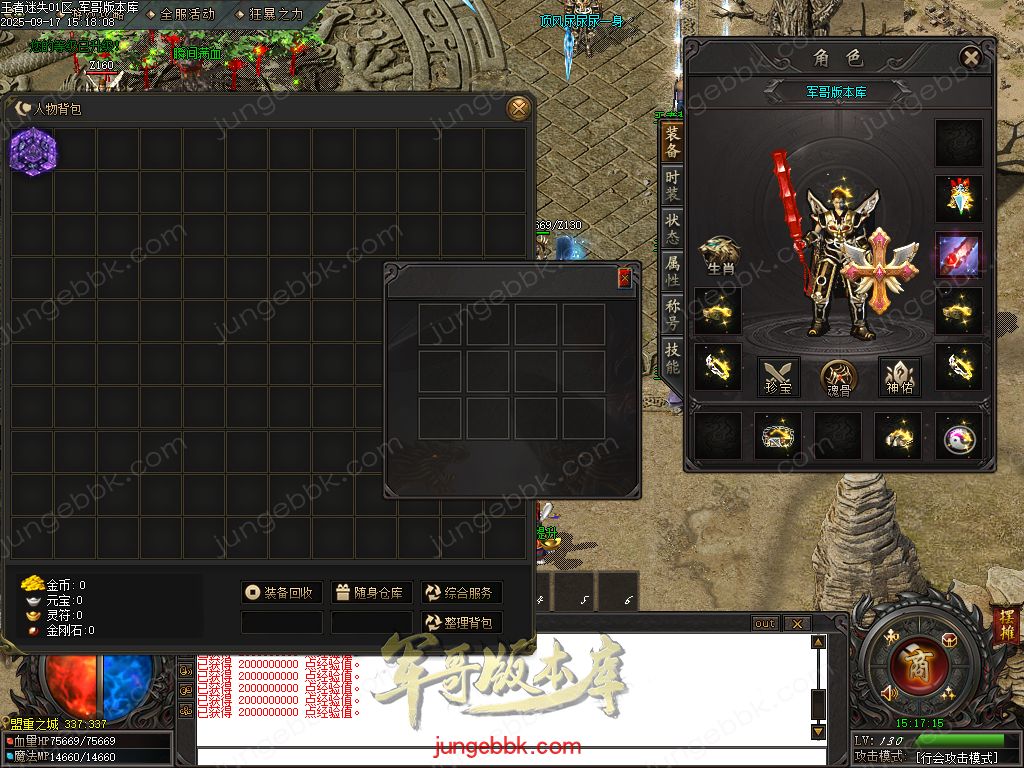Image resolution: width=1024 pixels, height=768 pixels.
Task: Close the 角色 character panel
Action: pos(970,58)
